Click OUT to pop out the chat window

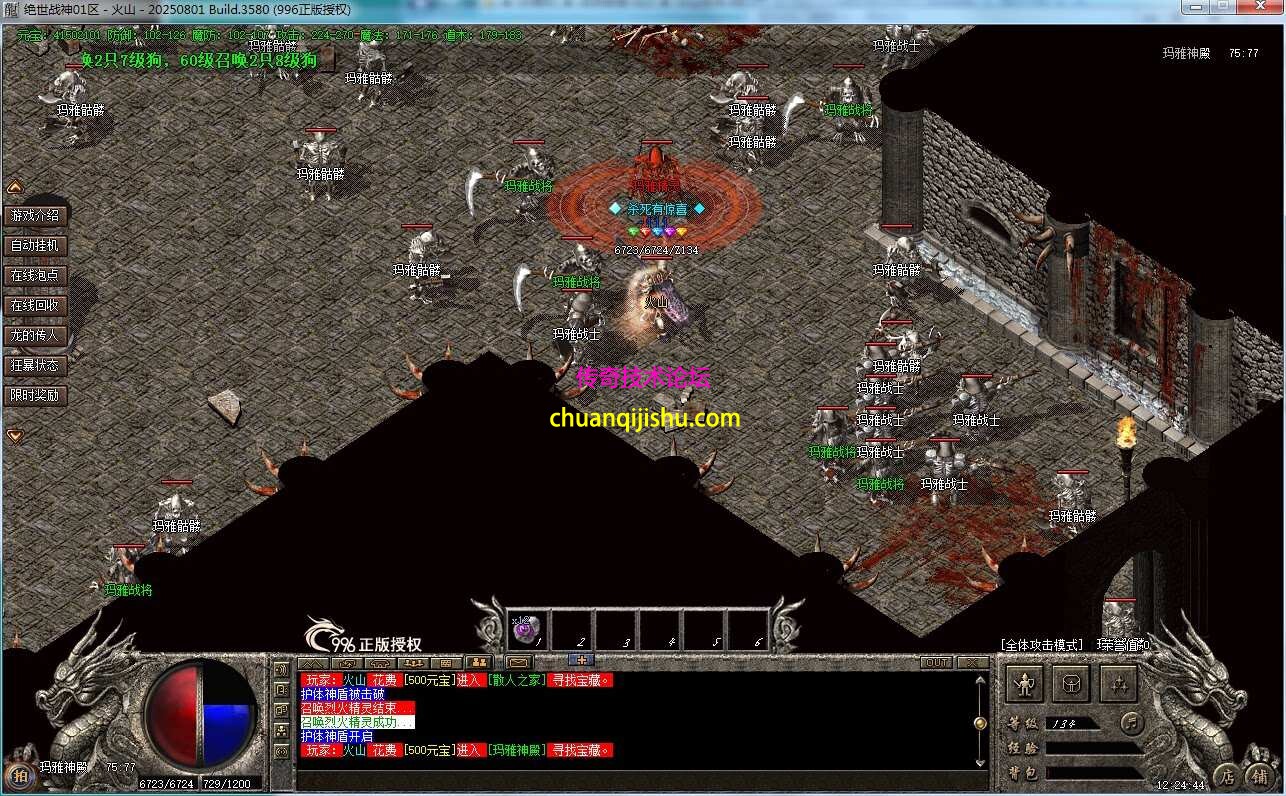pyautogui.click(x=938, y=662)
